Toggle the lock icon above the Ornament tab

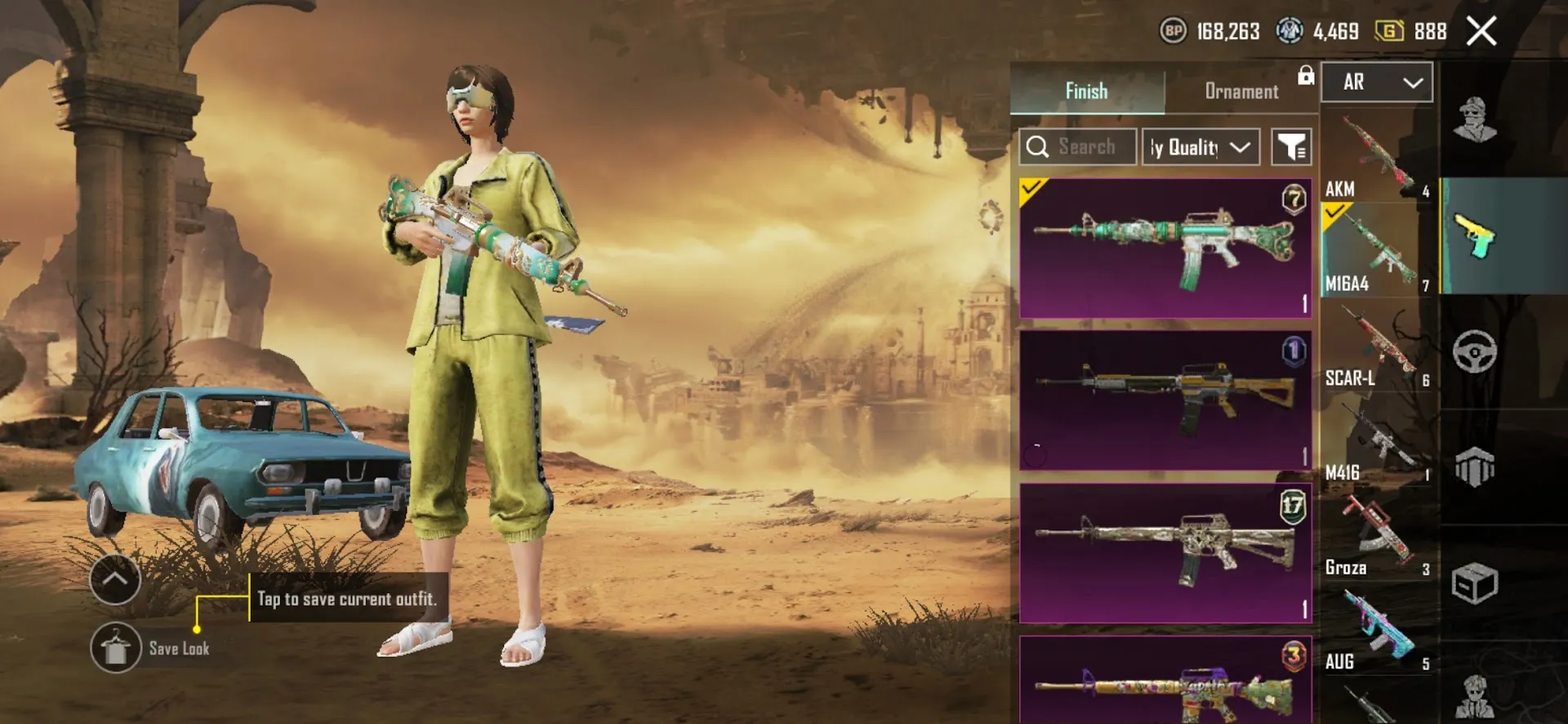[x=1307, y=75]
